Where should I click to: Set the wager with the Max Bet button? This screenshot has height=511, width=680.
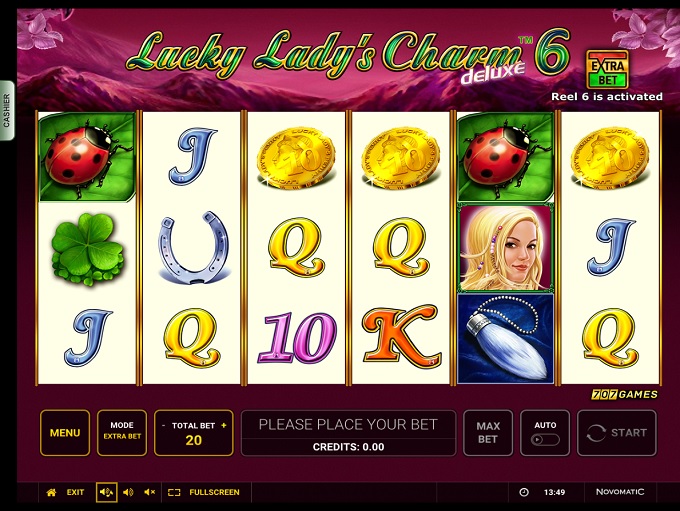tap(488, 433)
